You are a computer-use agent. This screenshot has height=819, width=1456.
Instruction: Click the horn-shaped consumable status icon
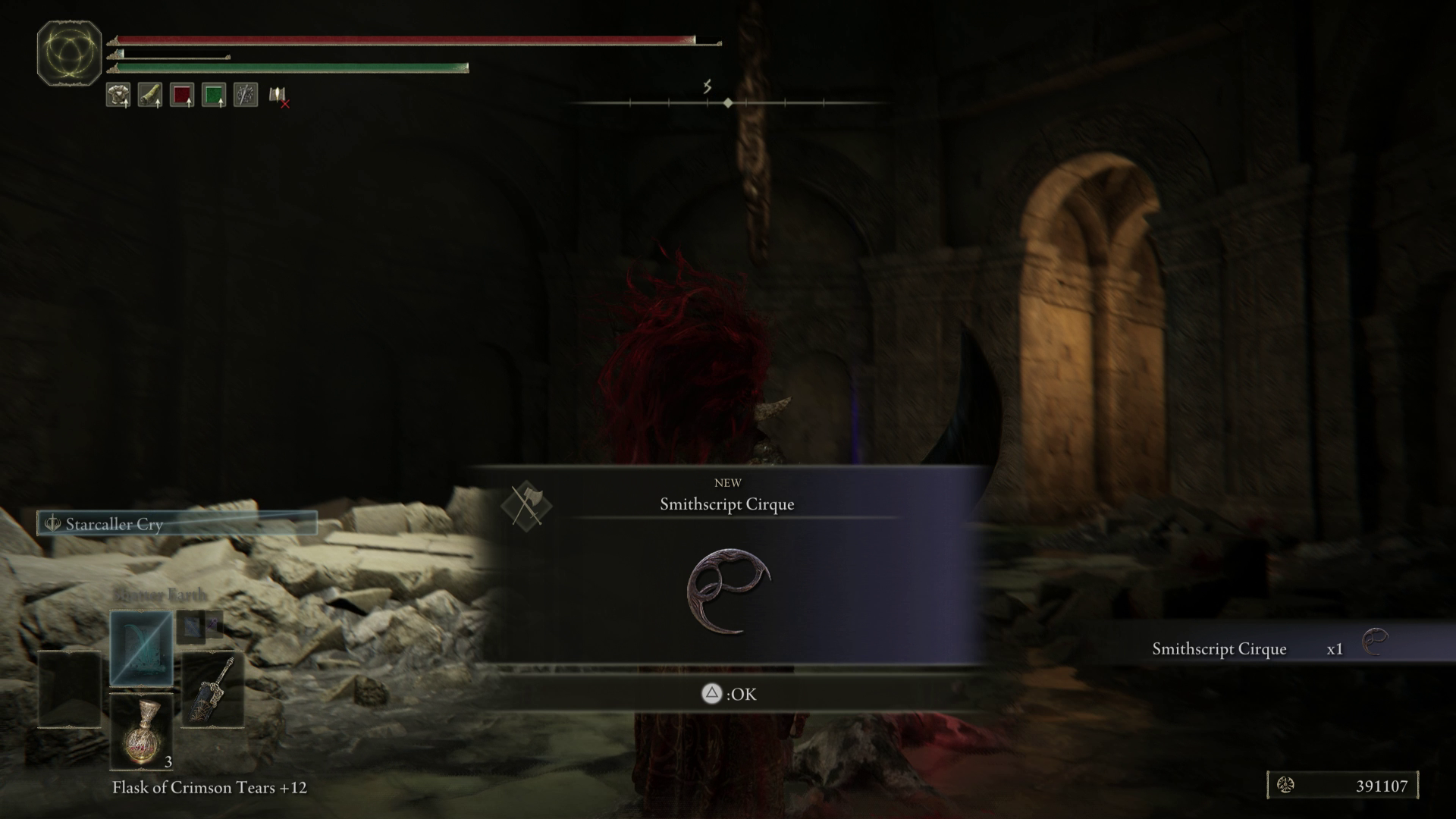pos(149,95)
